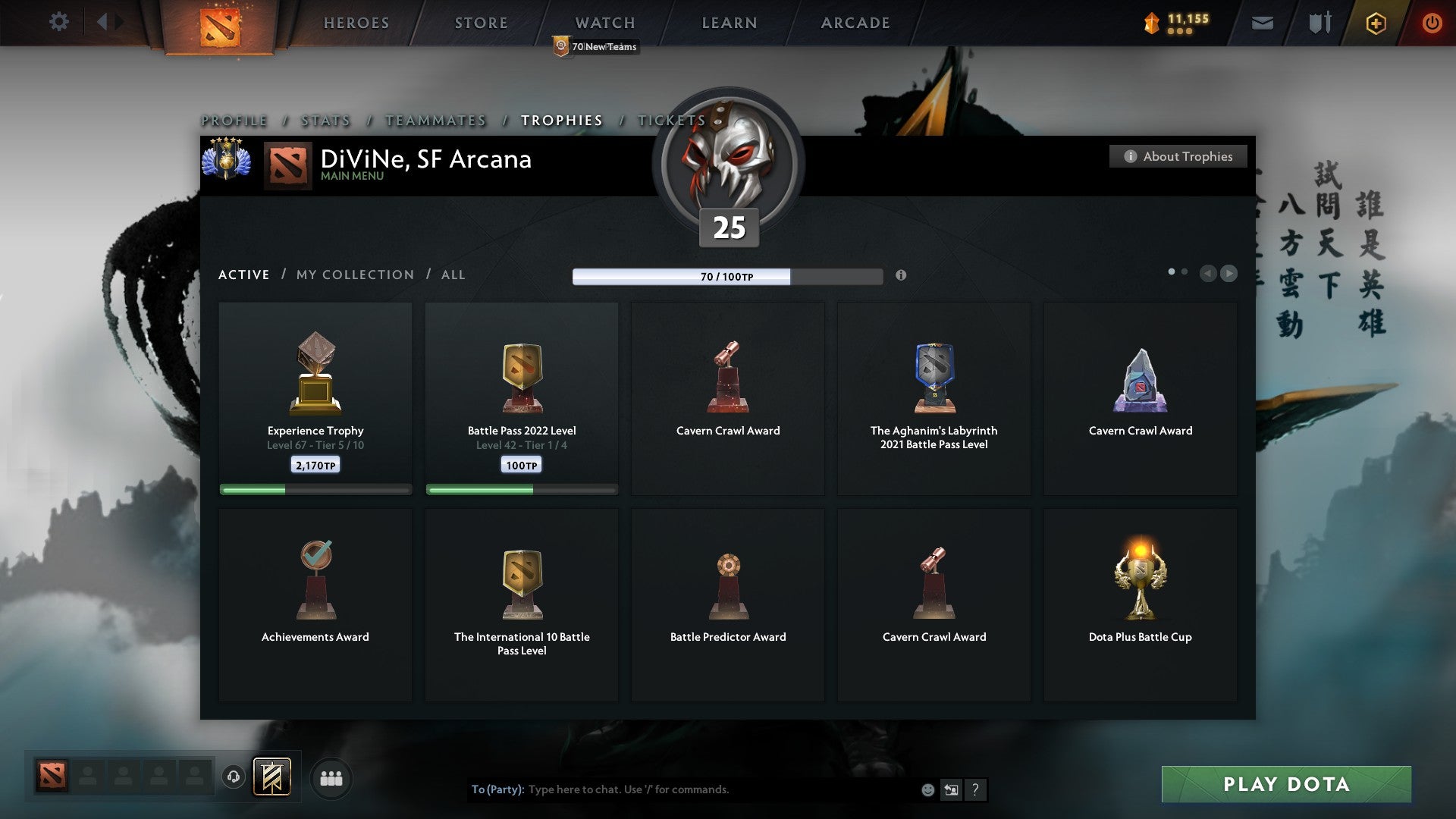Click the red power/exit icon

[x=1432, y=23]
